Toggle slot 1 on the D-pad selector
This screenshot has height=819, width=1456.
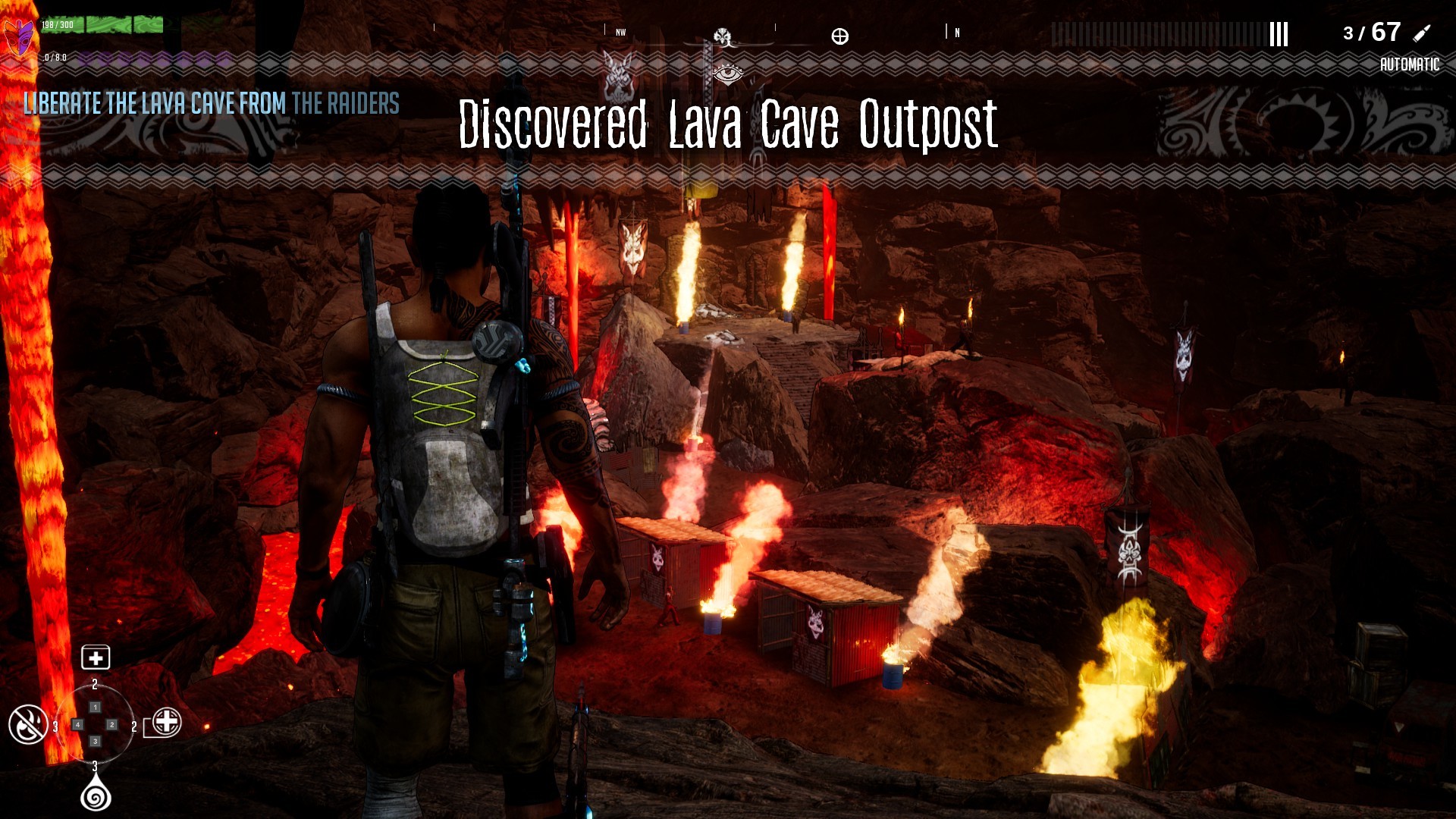(96, 708)
